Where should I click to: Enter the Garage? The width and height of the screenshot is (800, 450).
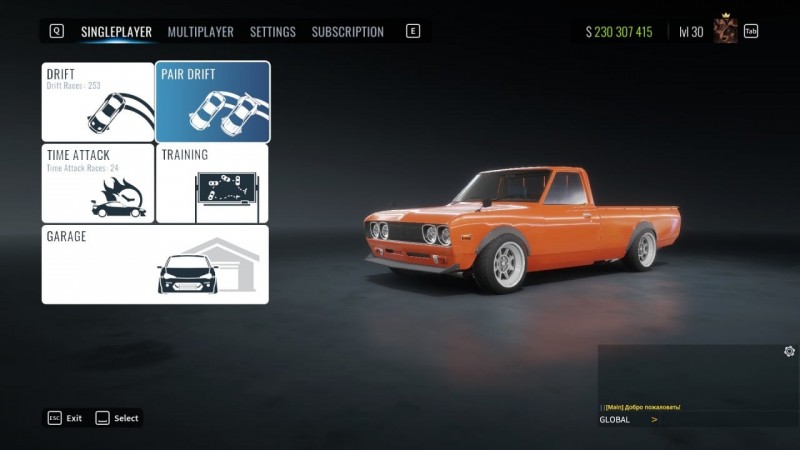click(155, 264)
